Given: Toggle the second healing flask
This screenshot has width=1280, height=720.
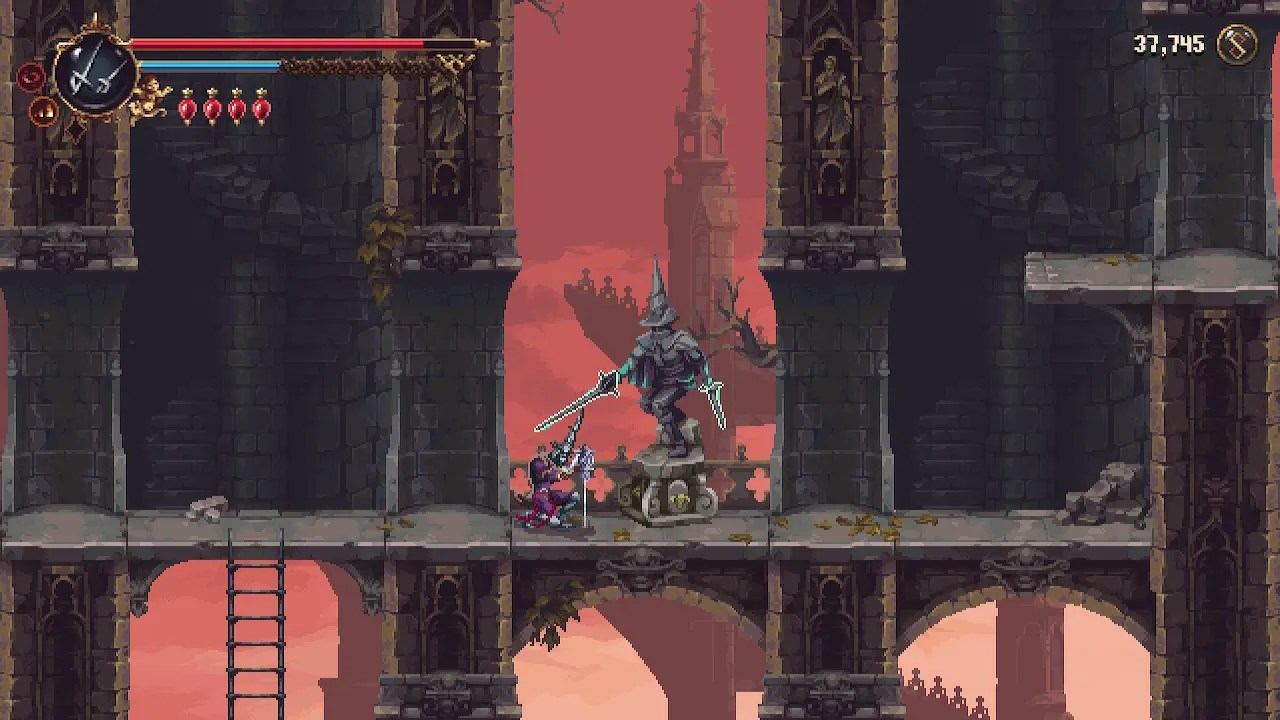Looking at the screenshot, I should pyautogui.click(x=211, y=109).
